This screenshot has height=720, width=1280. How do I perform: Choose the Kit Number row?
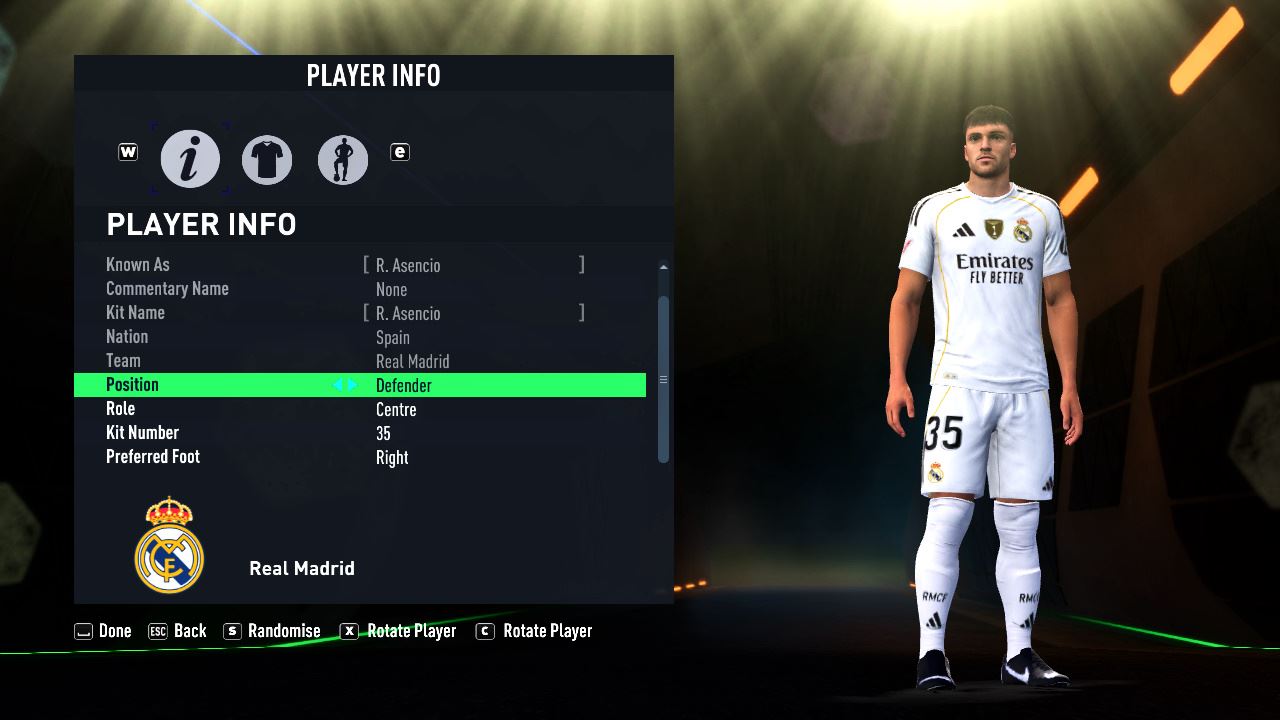[360, 433]
